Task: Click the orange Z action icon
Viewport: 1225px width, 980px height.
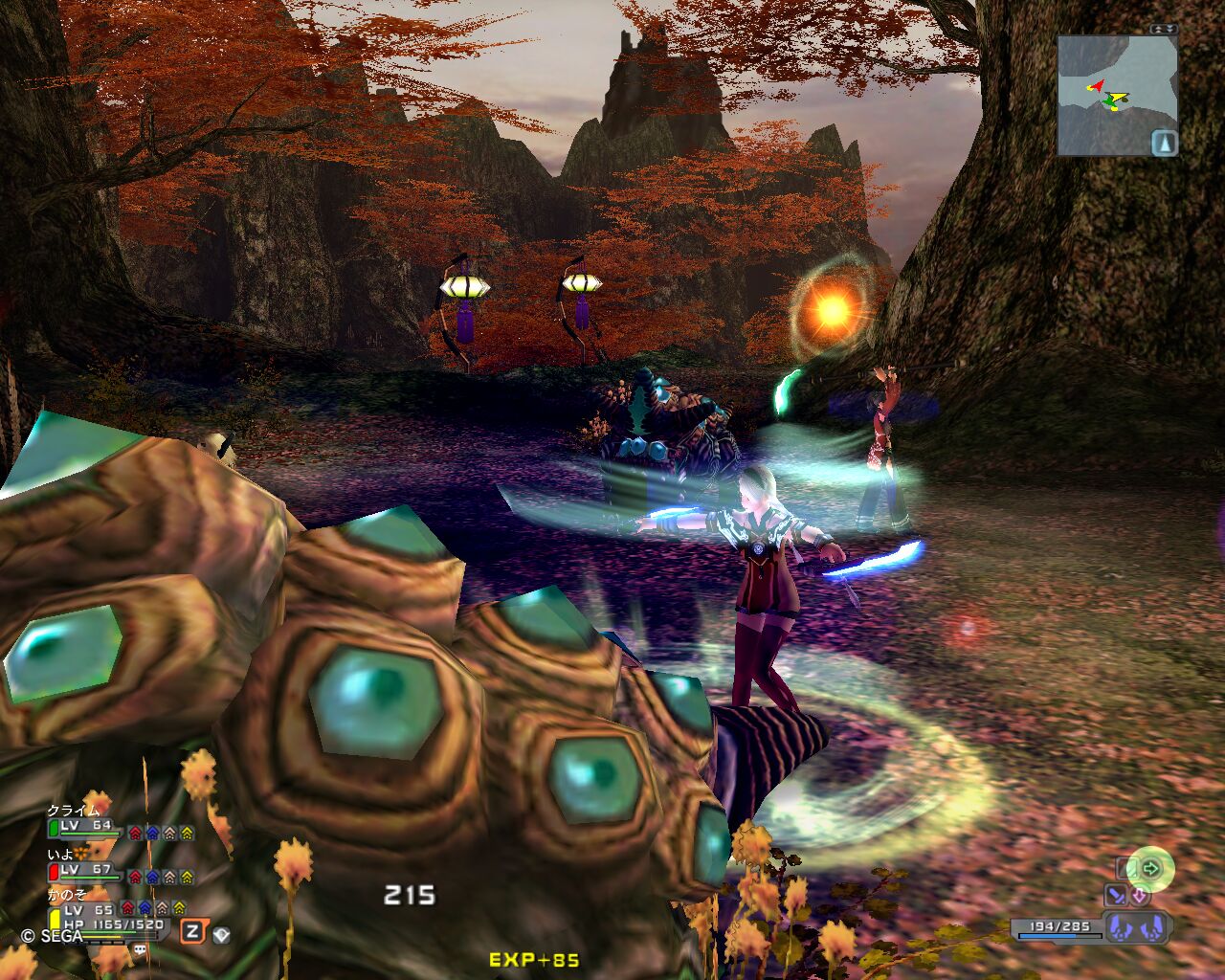Action: click(193, 931)
